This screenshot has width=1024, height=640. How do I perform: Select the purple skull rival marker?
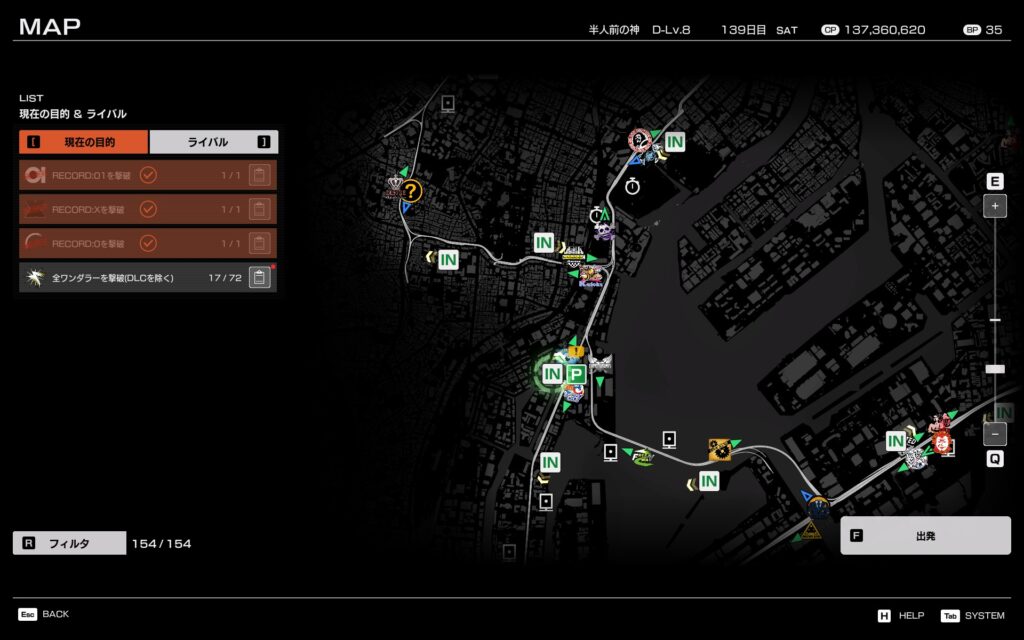[x=603, y=232]
